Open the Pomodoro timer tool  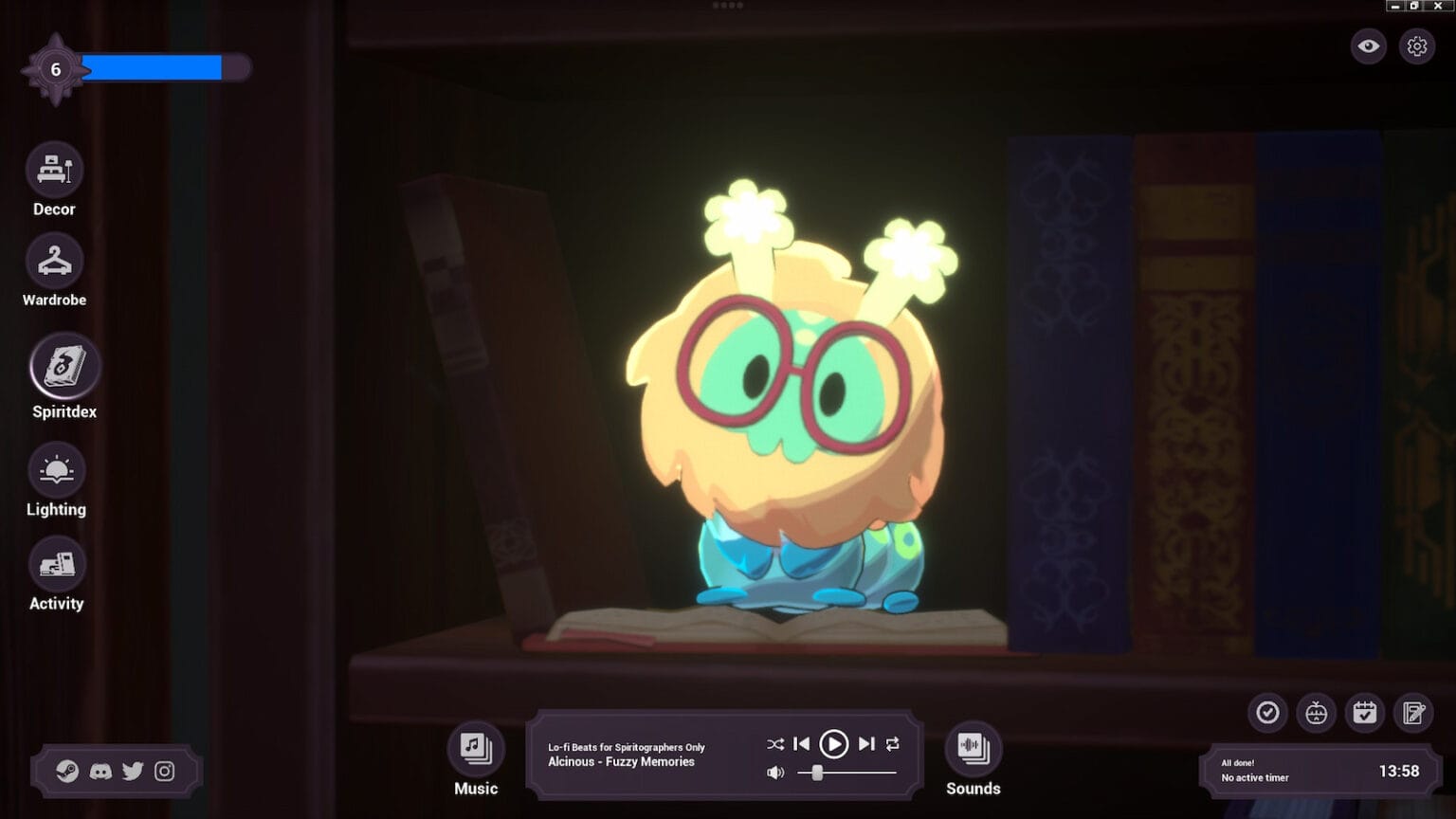(1317, 713)
